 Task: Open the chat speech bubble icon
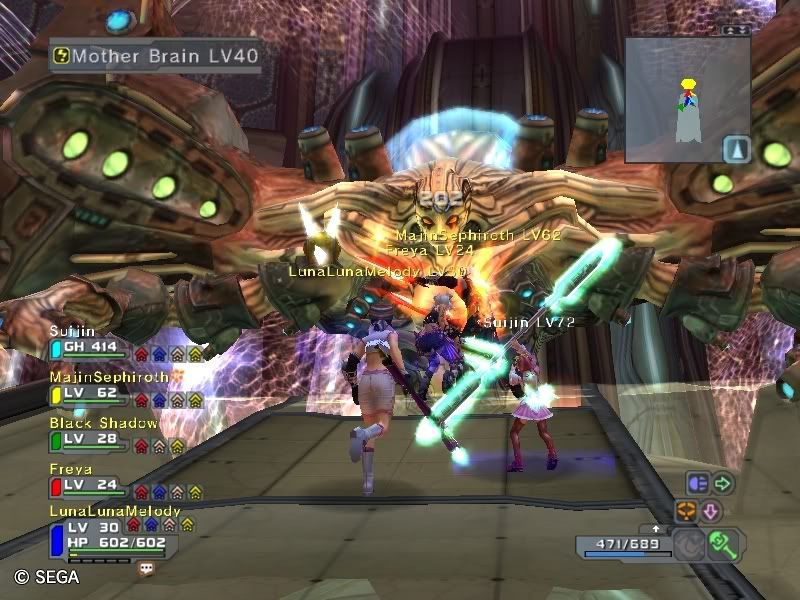click(147, 568)
